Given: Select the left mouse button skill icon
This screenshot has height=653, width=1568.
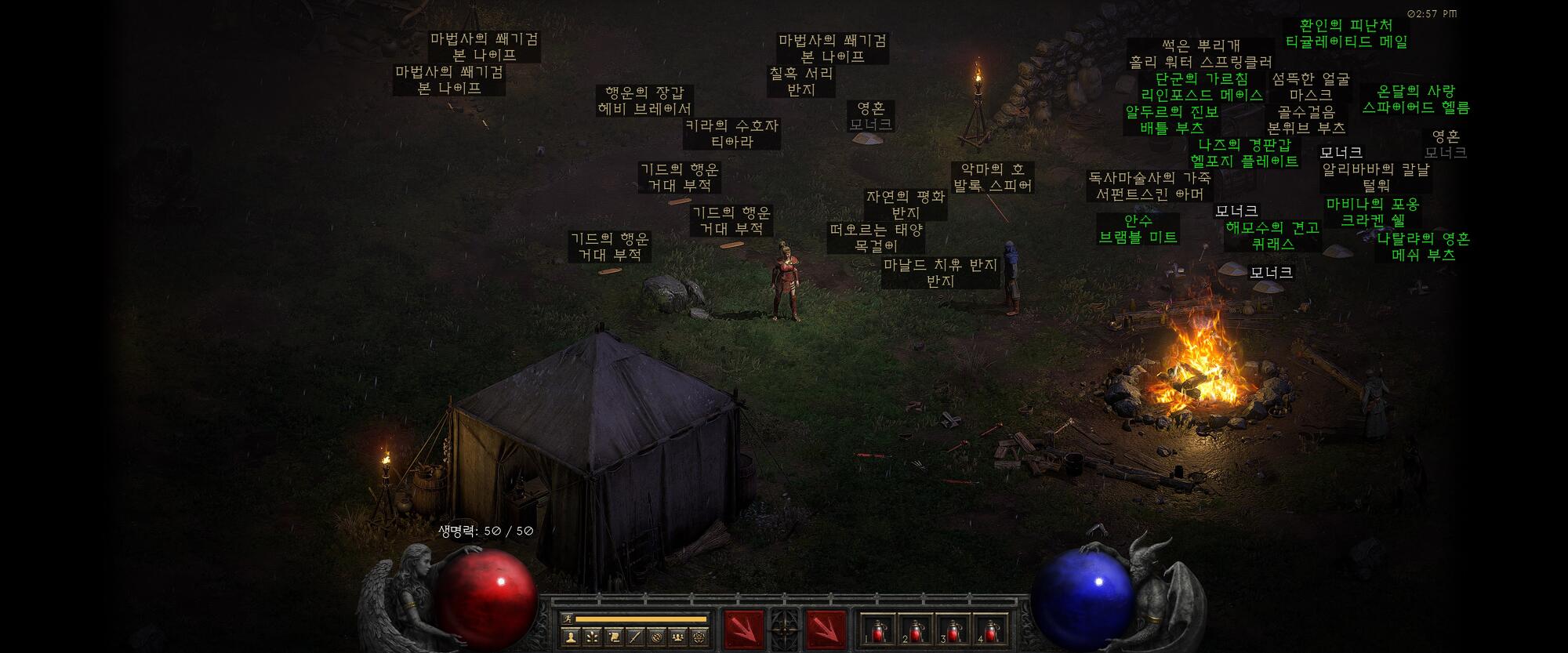Looking at the screenshot, I should [x=743, y=629].
